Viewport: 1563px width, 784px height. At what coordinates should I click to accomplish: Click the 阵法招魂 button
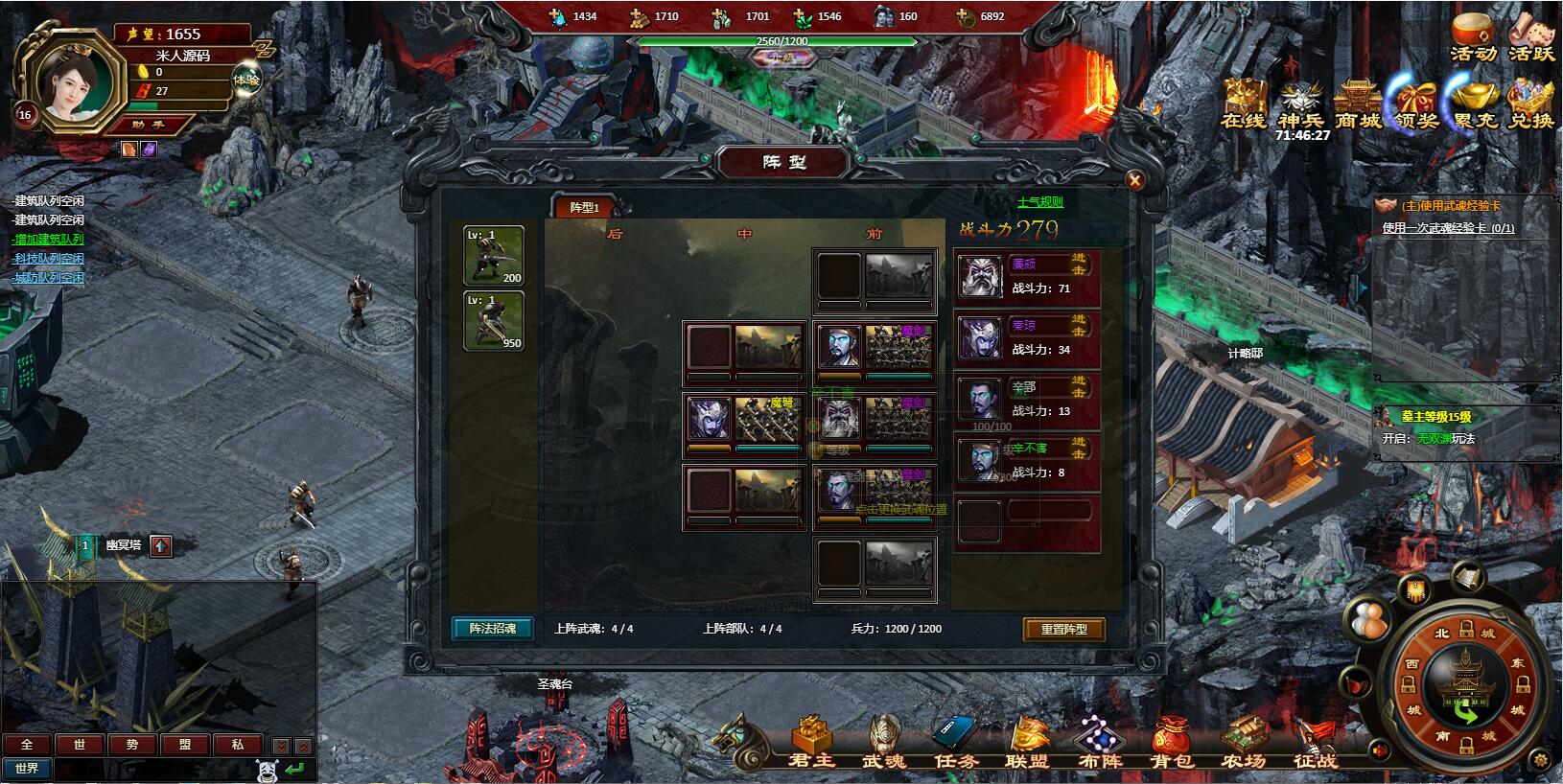[493, 629]
